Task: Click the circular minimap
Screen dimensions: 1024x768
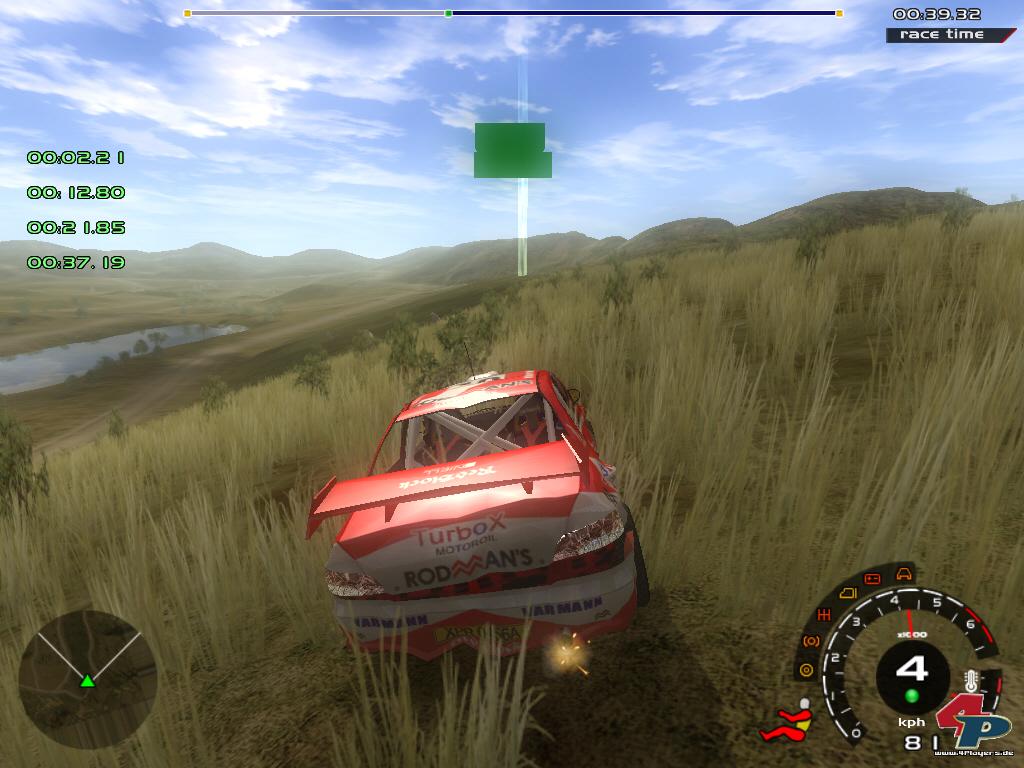Action: coord(87,679)
